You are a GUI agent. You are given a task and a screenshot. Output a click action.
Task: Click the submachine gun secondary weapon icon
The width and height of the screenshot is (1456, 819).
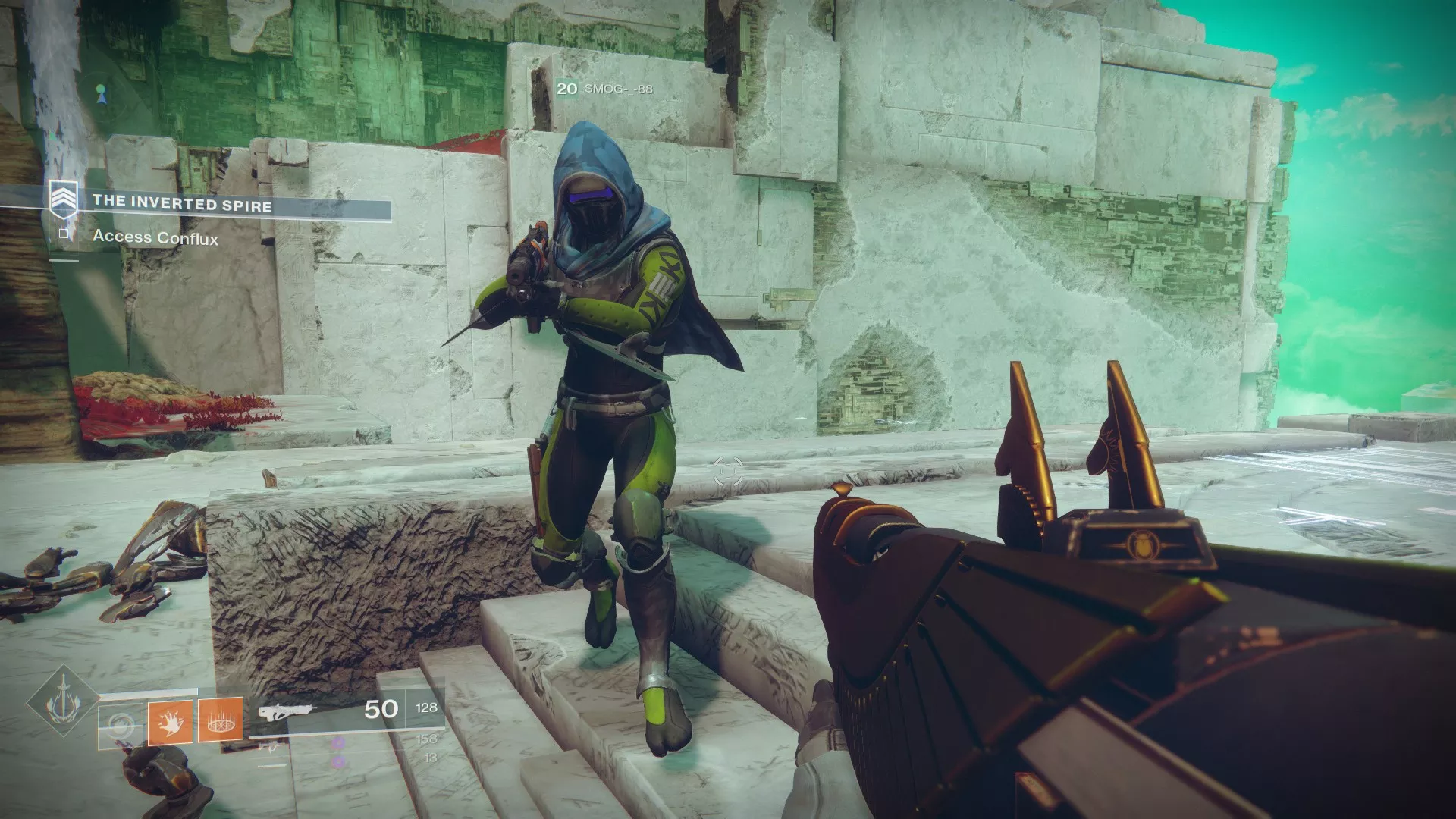(269, 748)
